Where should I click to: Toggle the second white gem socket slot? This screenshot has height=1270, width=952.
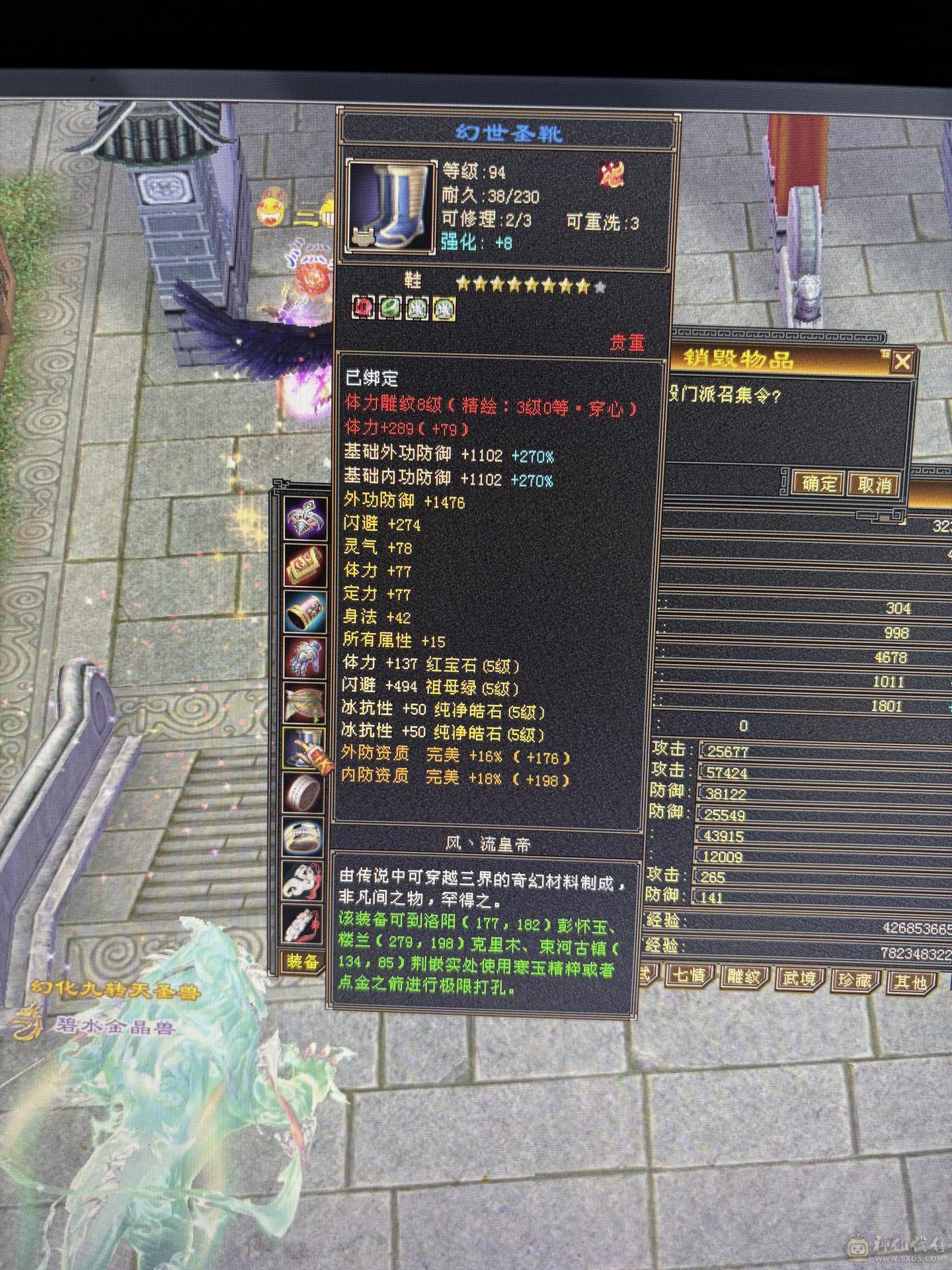click(444, 308)
